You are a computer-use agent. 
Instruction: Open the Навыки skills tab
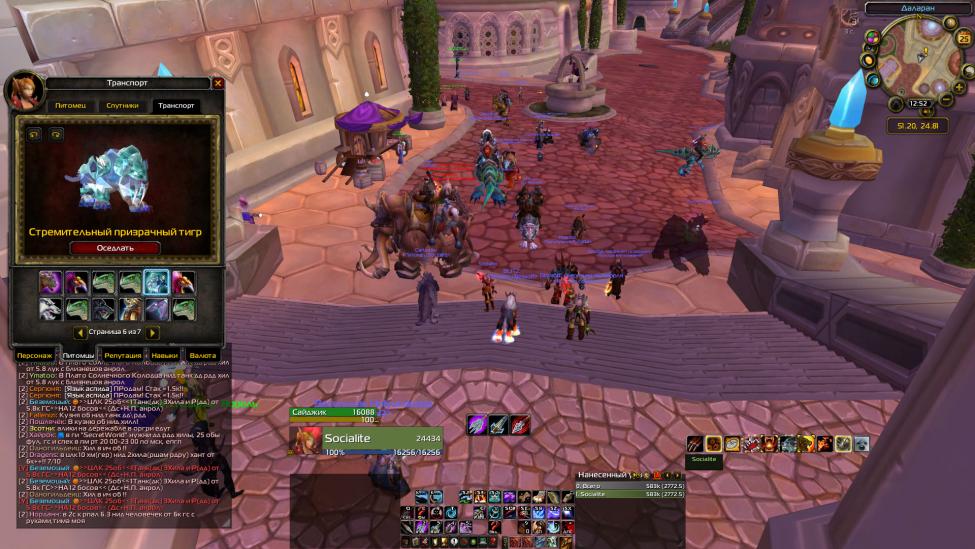tap(165, 355)
